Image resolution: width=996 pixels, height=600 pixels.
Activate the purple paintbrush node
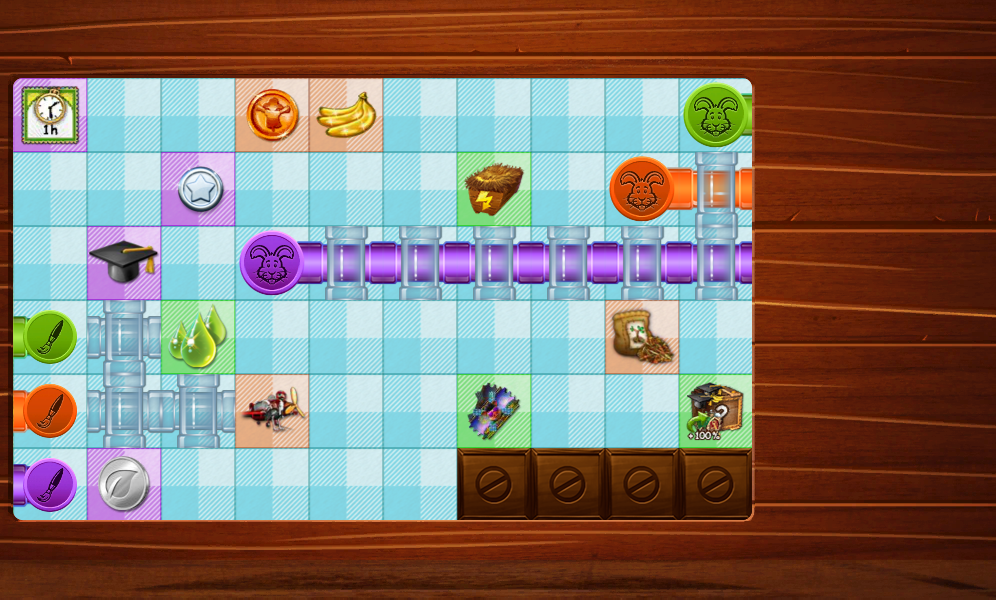(49, 485)
